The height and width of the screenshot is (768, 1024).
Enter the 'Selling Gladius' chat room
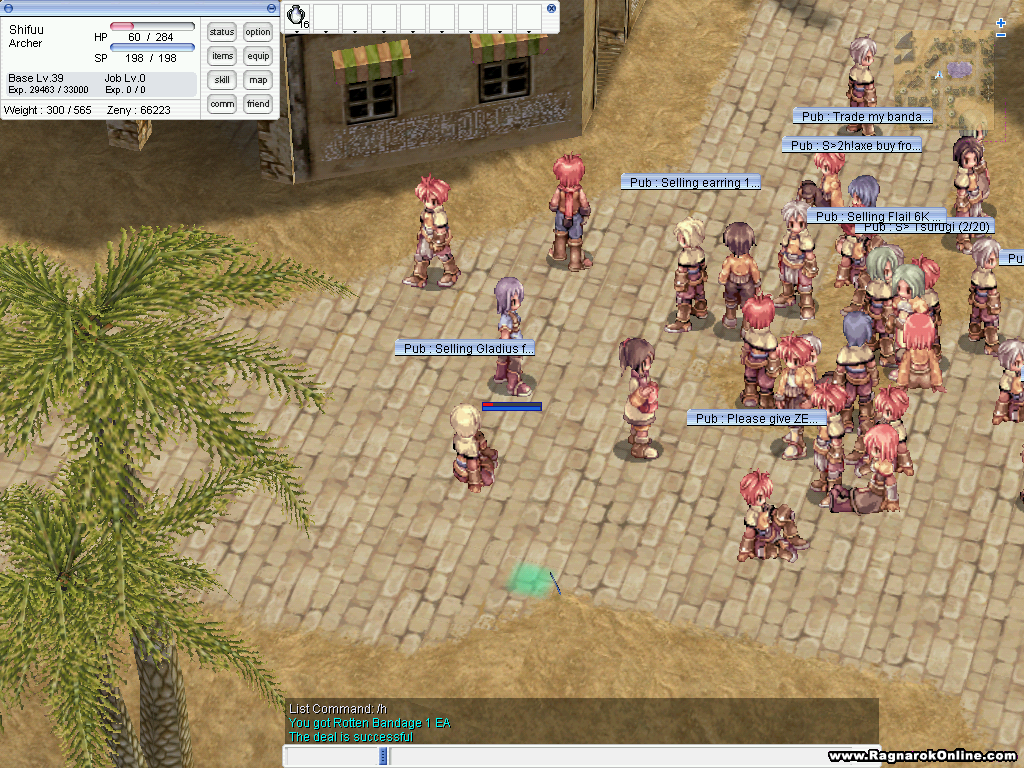[x=466, y=349]
